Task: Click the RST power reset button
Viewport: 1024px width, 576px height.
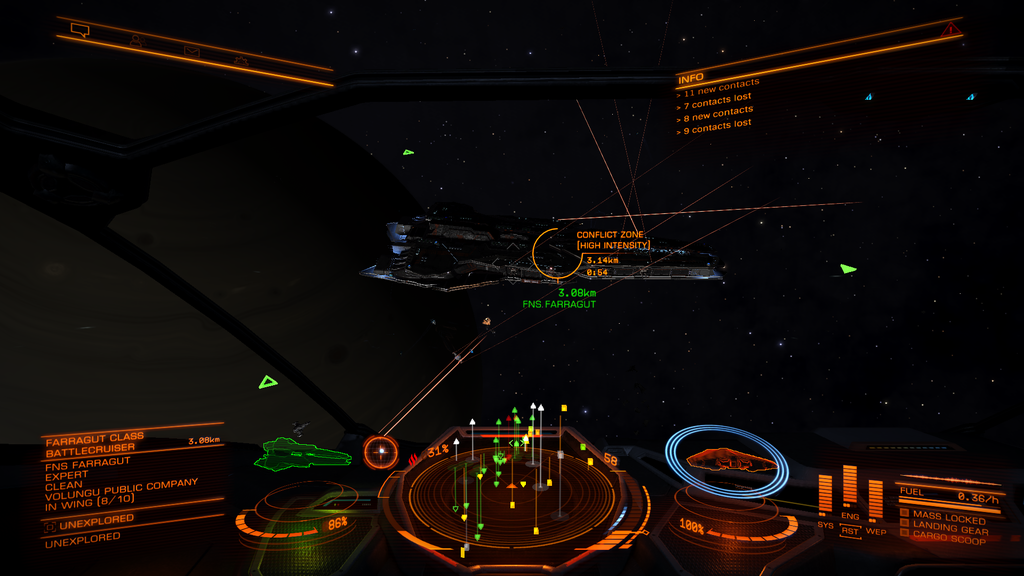Action: click(850, 531)
